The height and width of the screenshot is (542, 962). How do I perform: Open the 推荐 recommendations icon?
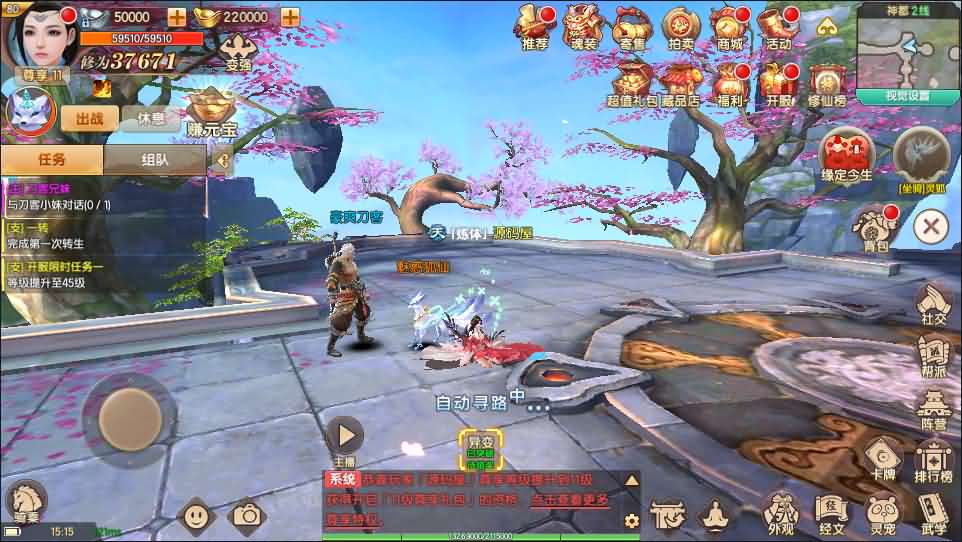[534, 26]
